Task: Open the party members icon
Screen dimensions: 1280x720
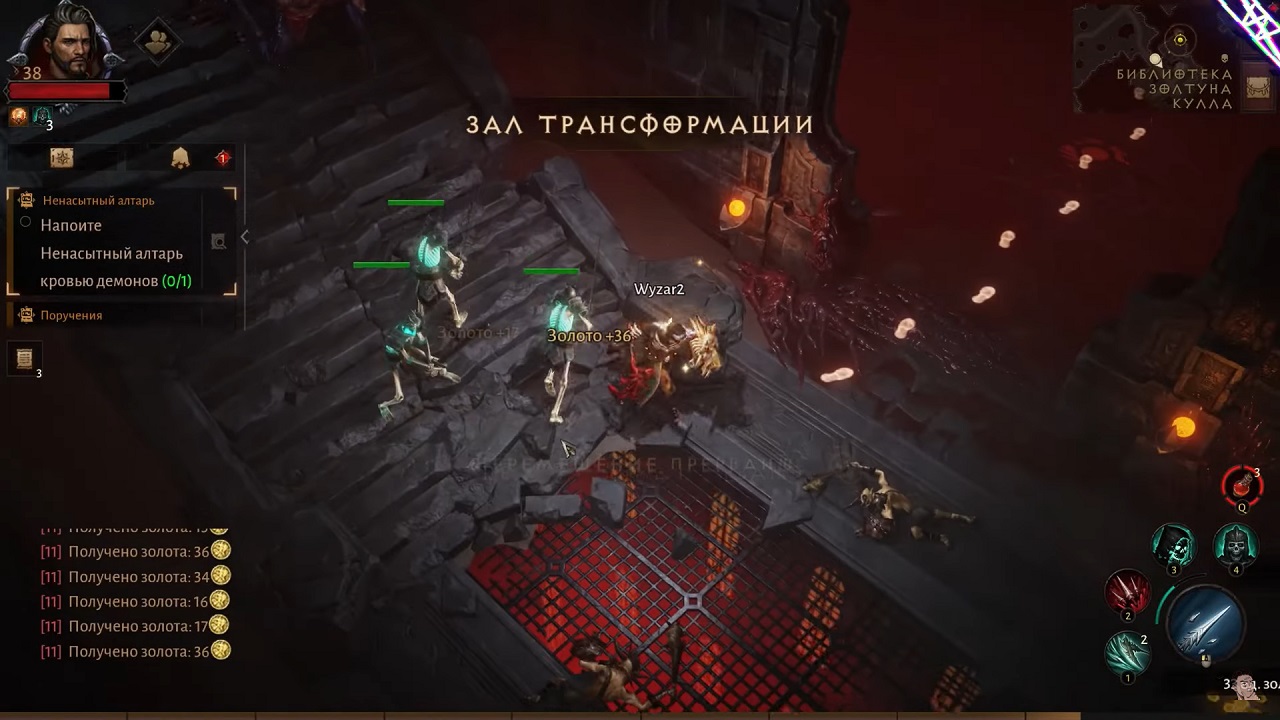Action: [157, 41]
